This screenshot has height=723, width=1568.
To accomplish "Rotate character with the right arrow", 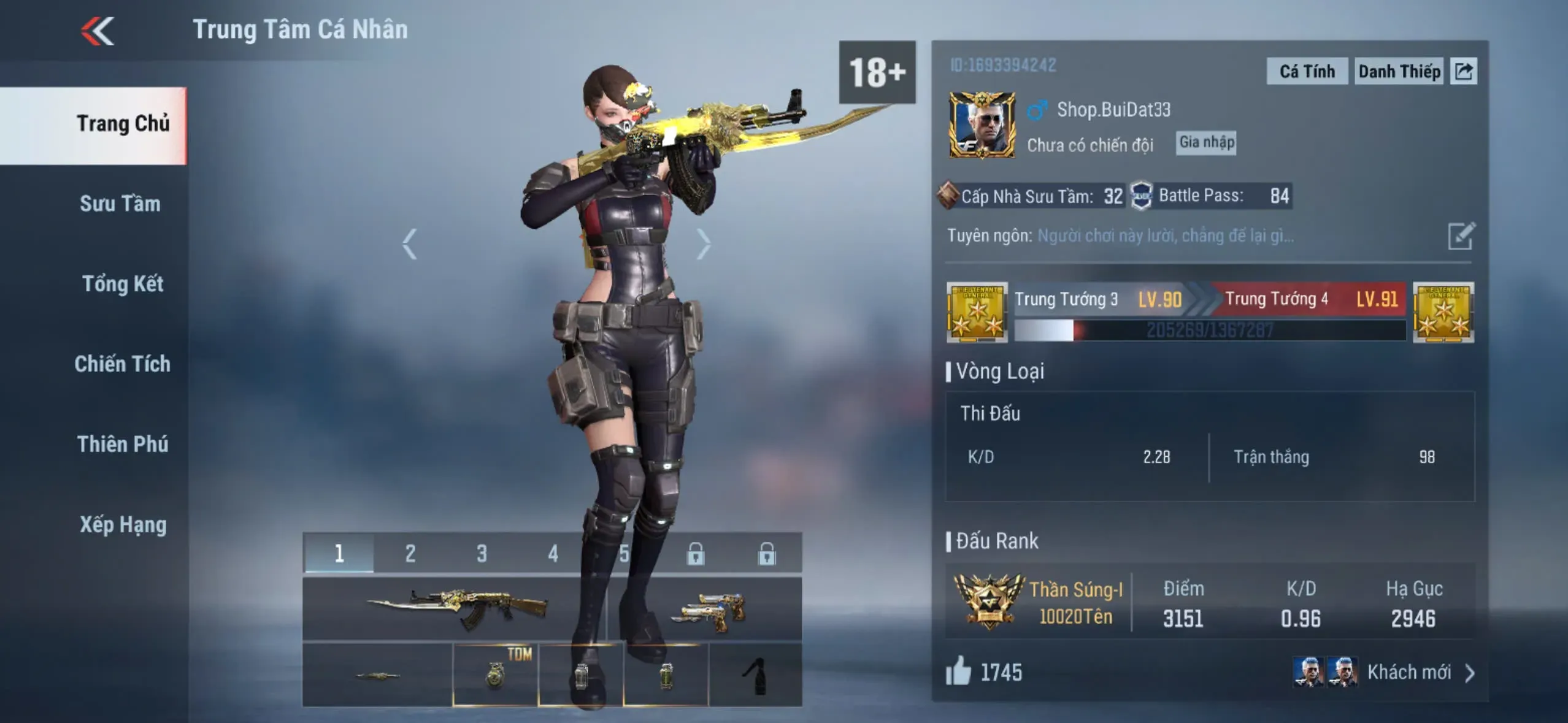I will tap(703, 244).
